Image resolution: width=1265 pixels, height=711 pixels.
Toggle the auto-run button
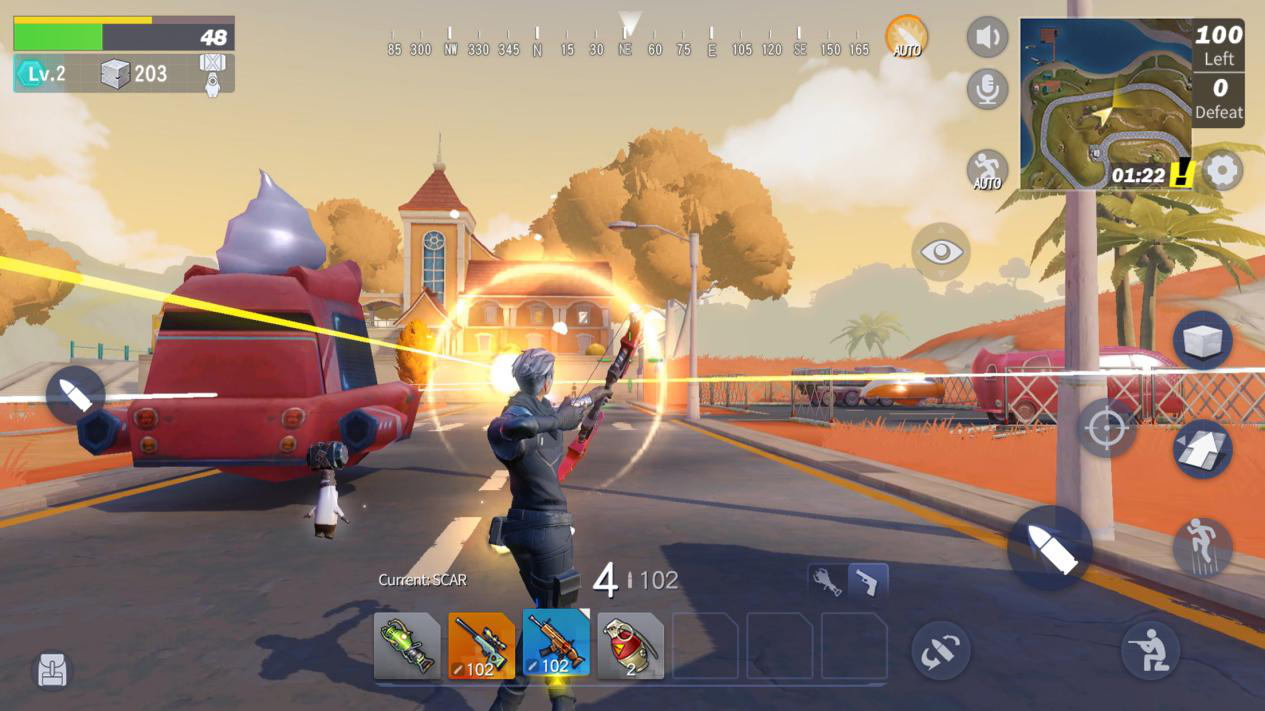(987, 171)
